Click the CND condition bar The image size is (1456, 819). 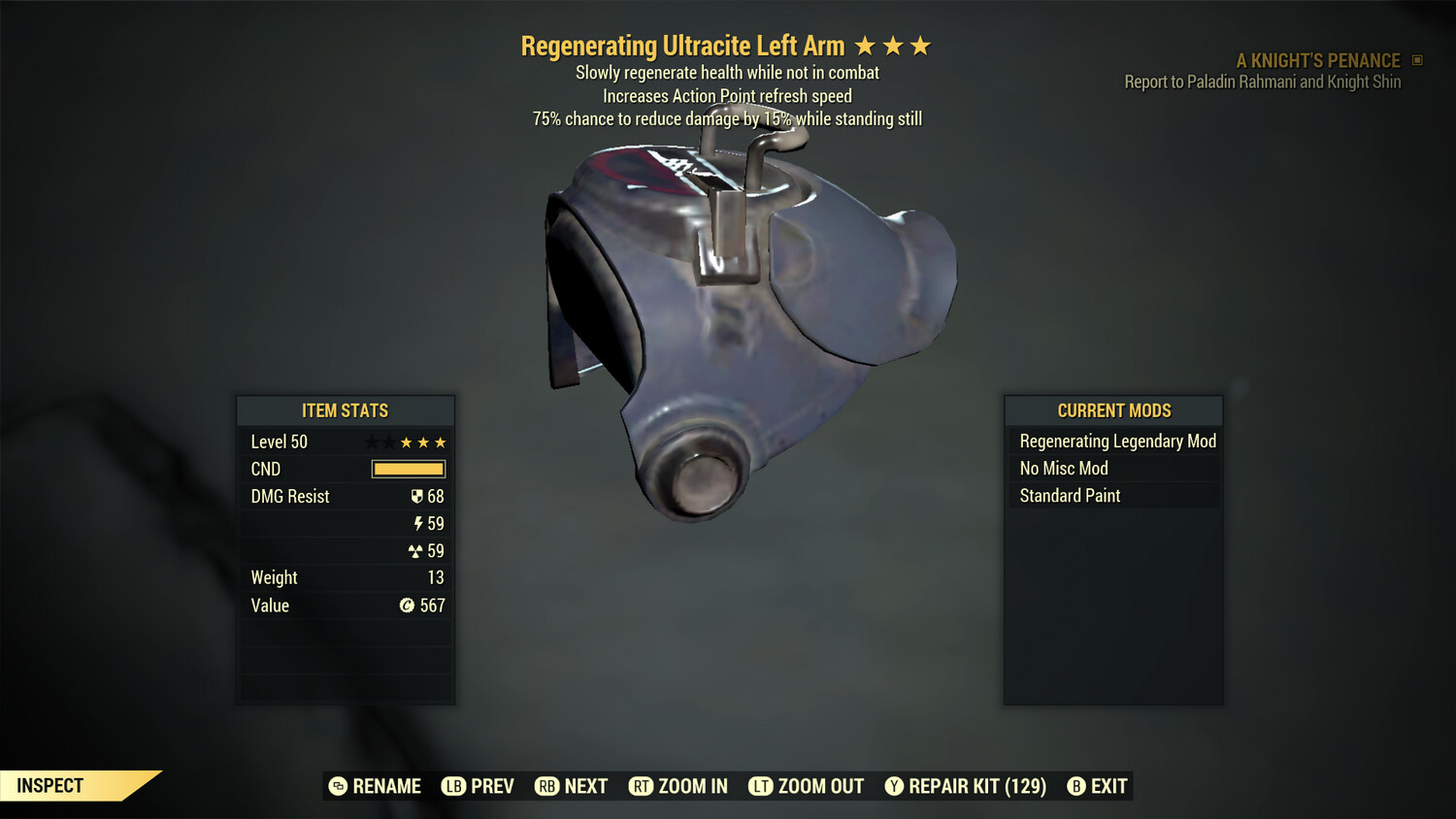pos(408,469)
